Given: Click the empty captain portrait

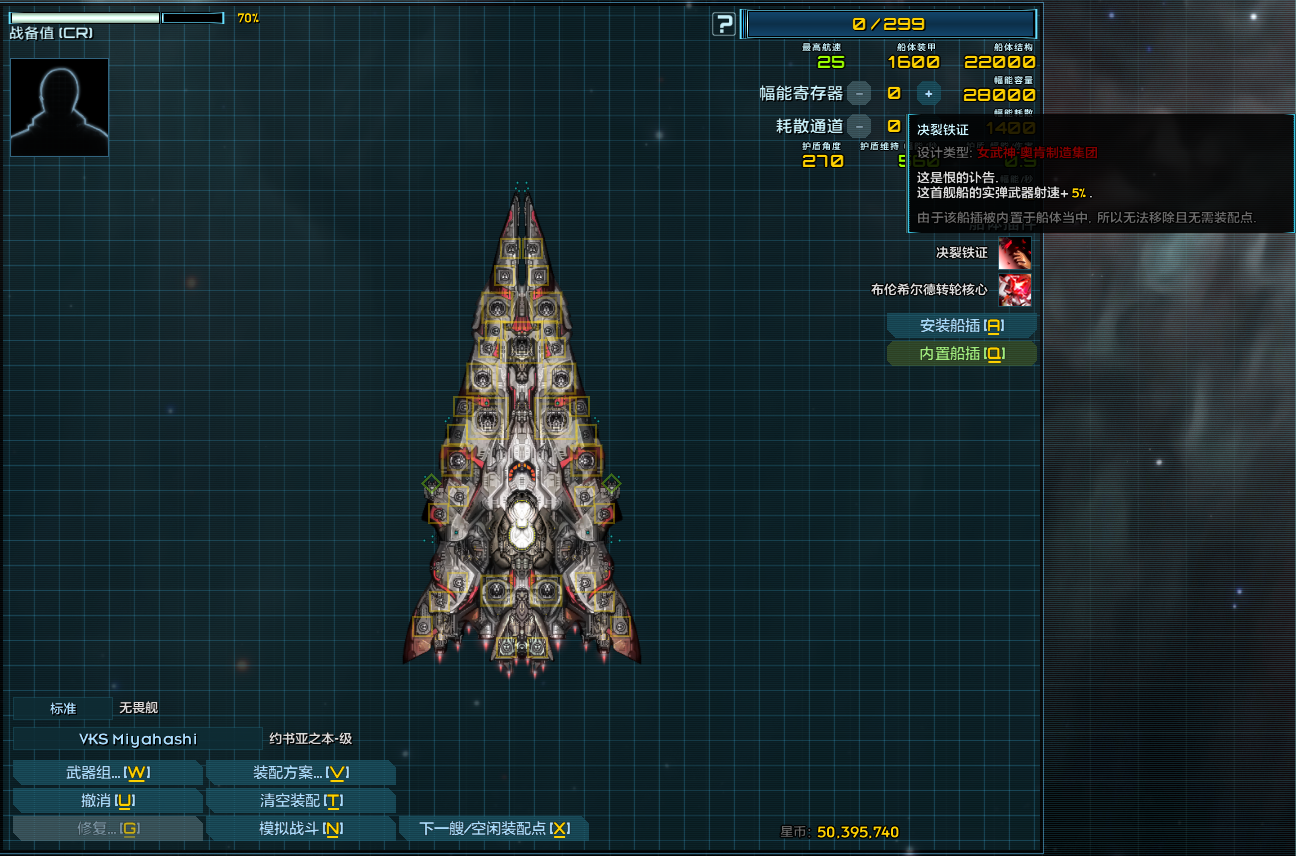Looking at the screenshot, I should click(x=59, y=107).
